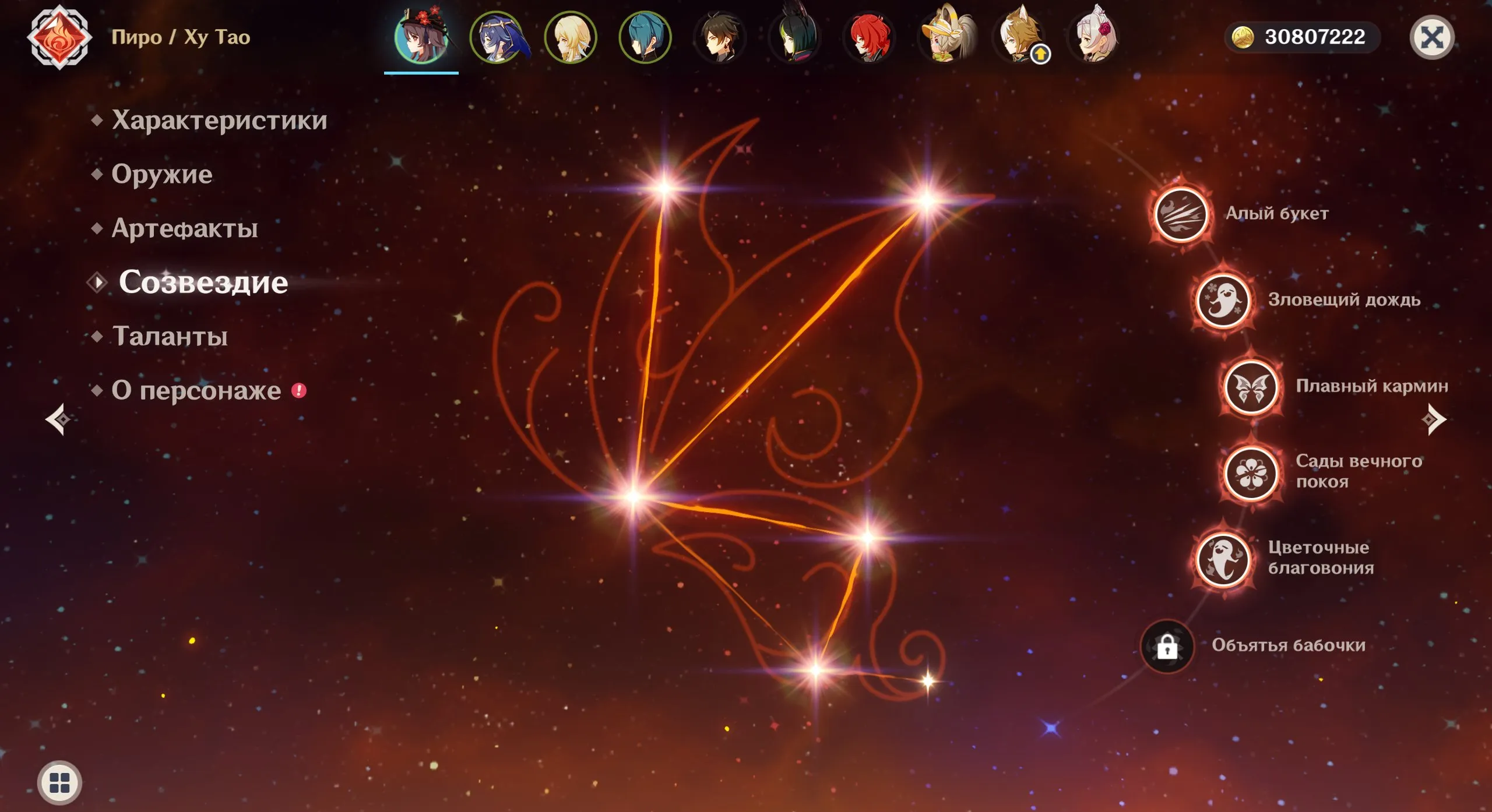Open the О персонаже section
The image size is (1492, 812).
(x=196, y=390)
